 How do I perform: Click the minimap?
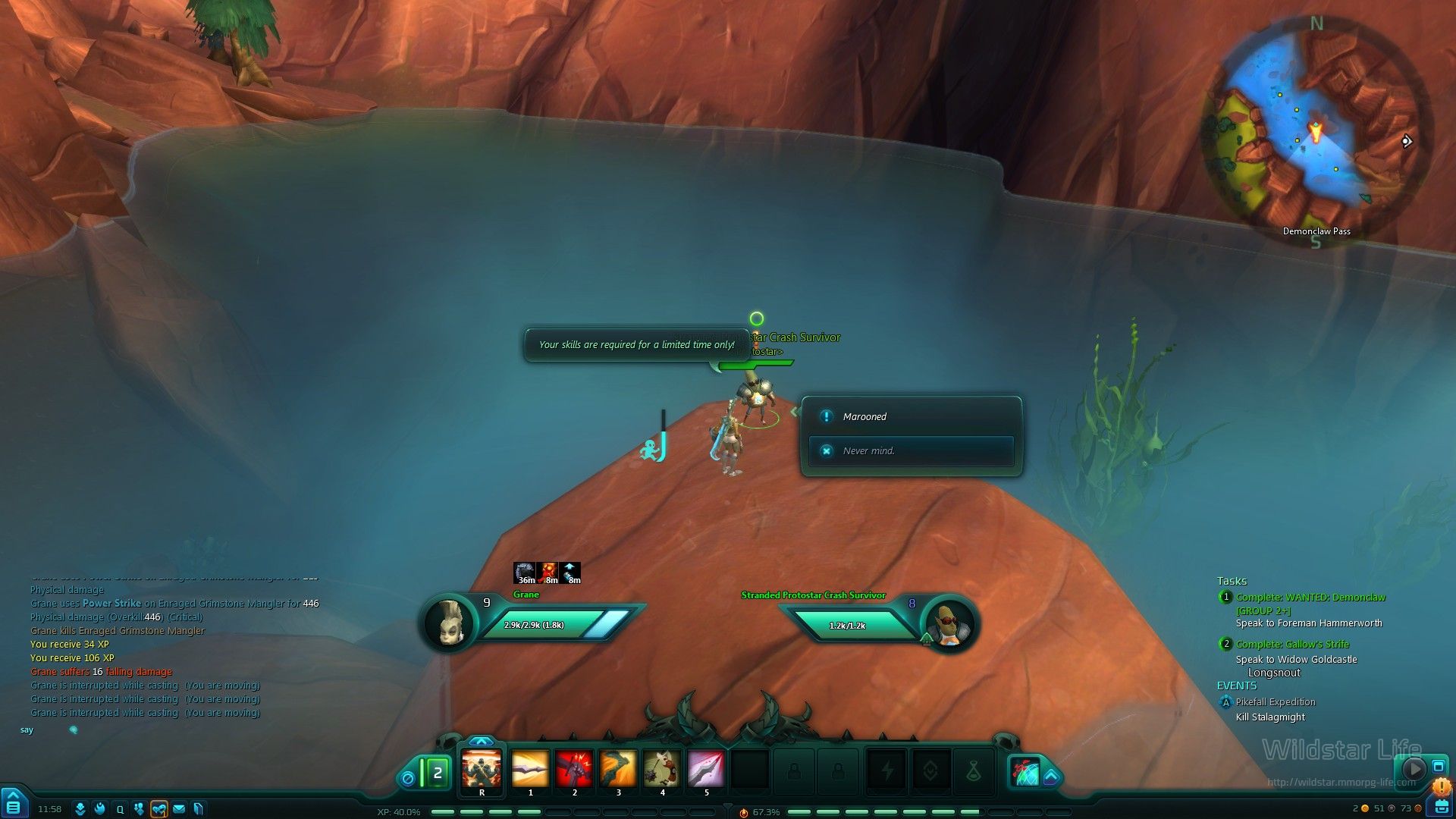[1316, 130]
